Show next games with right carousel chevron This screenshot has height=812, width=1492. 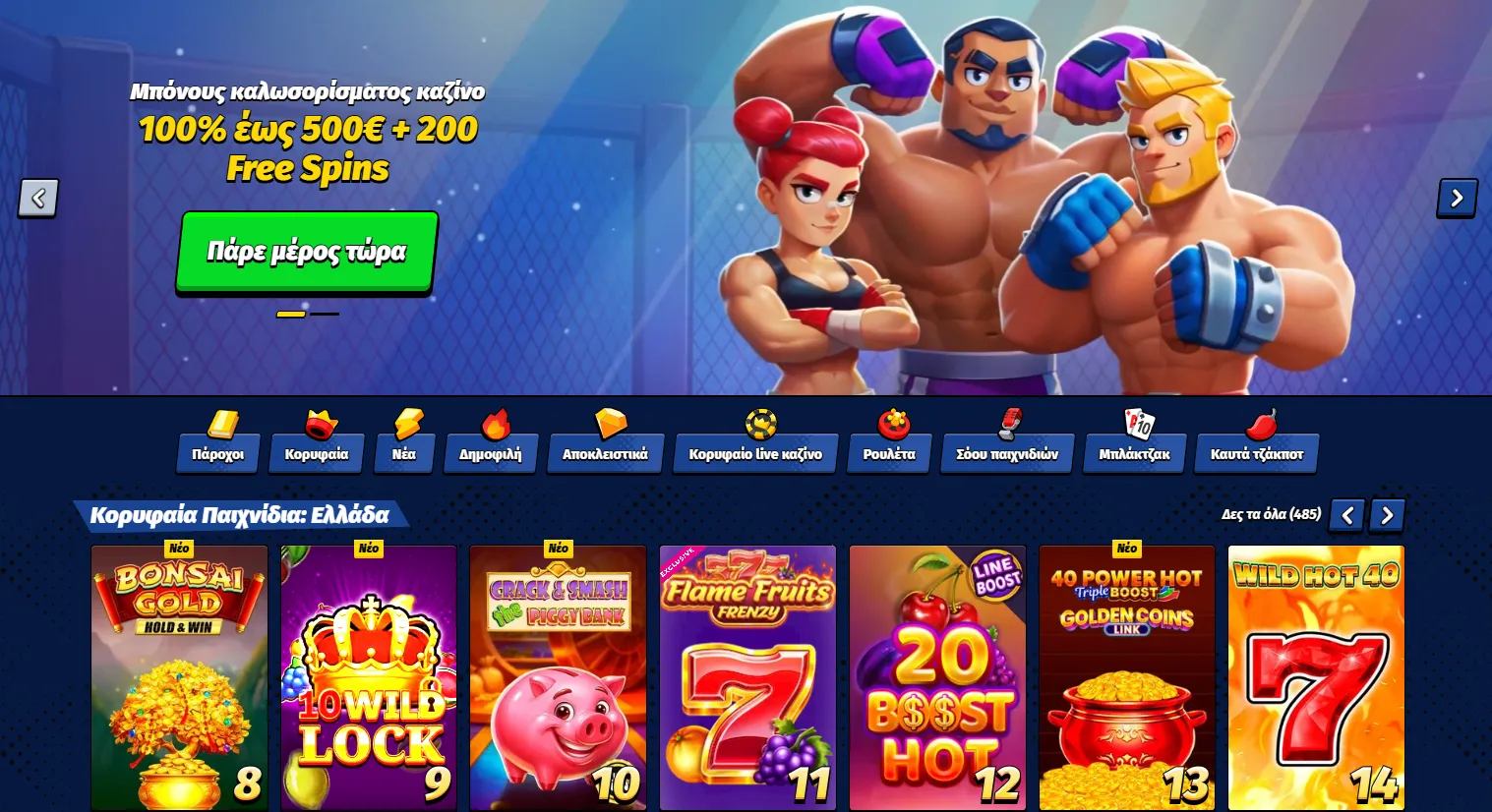1387,514
